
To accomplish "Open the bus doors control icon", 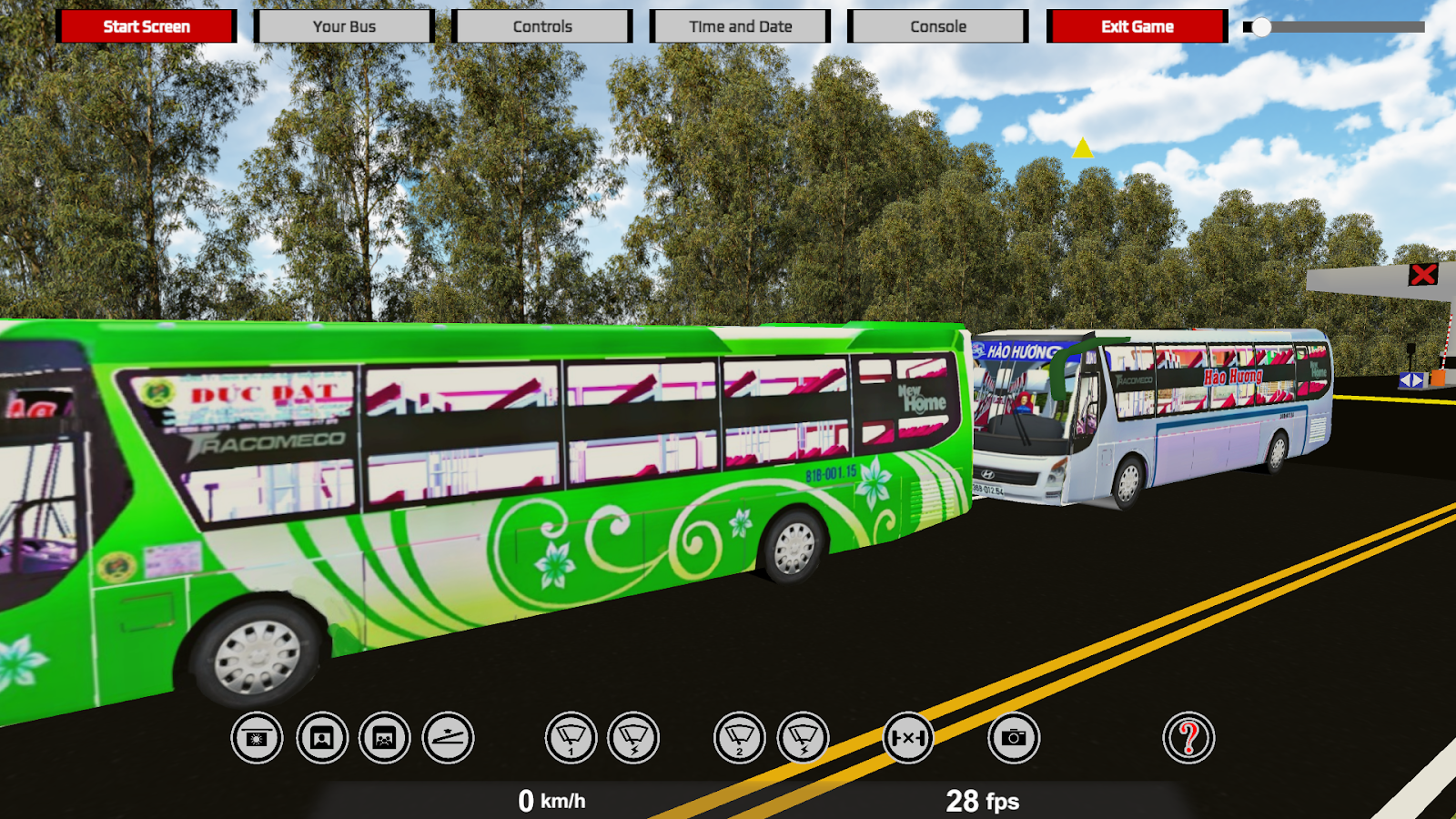I will click(x=907, y=738).
